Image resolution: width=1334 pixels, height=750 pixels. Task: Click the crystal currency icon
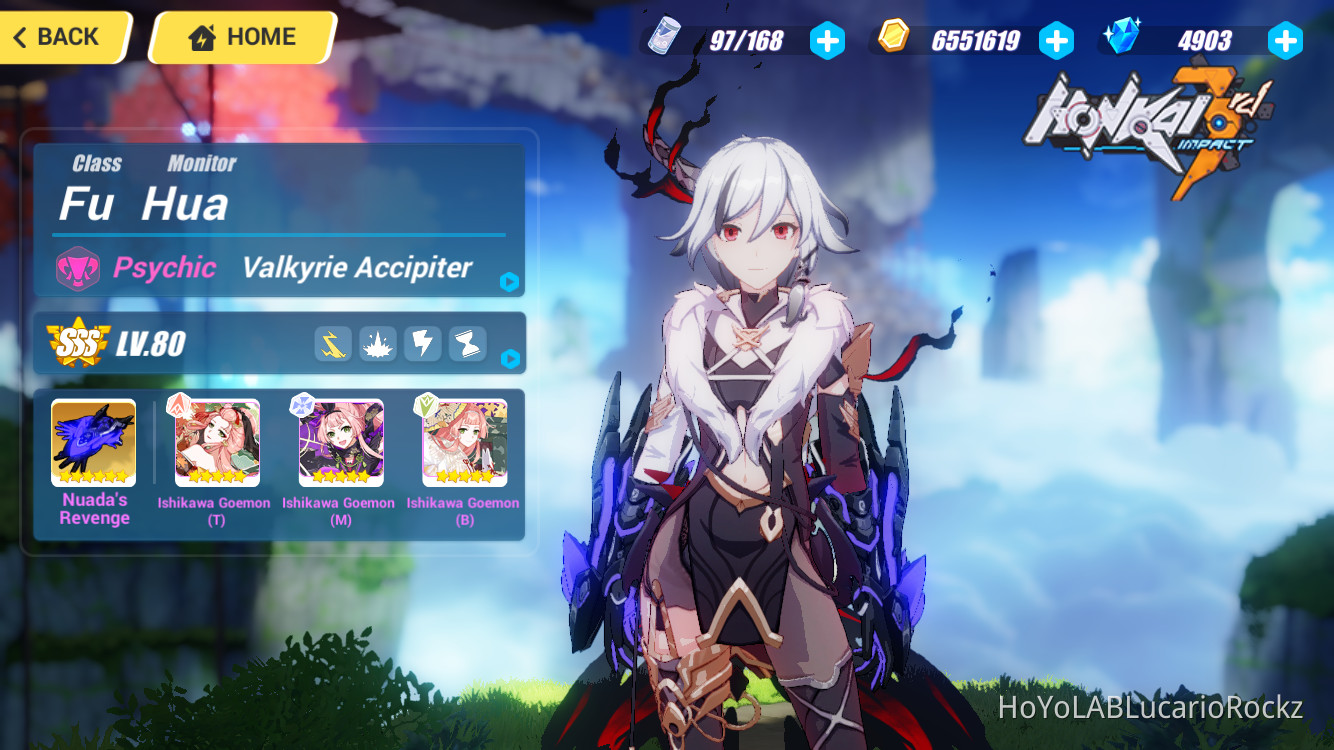[1124, 37]
